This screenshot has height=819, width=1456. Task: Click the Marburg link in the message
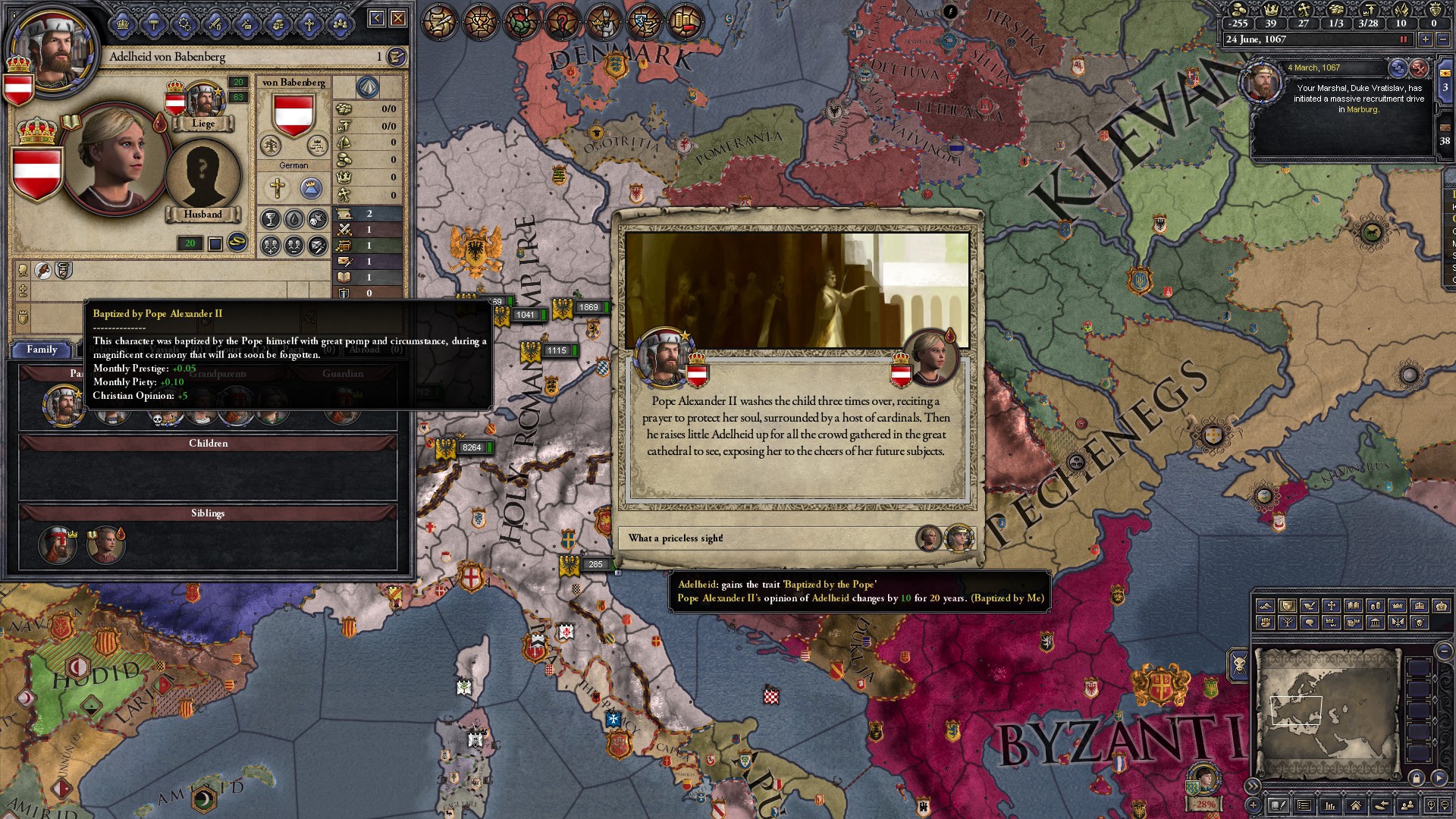[x=1362, y=110]
